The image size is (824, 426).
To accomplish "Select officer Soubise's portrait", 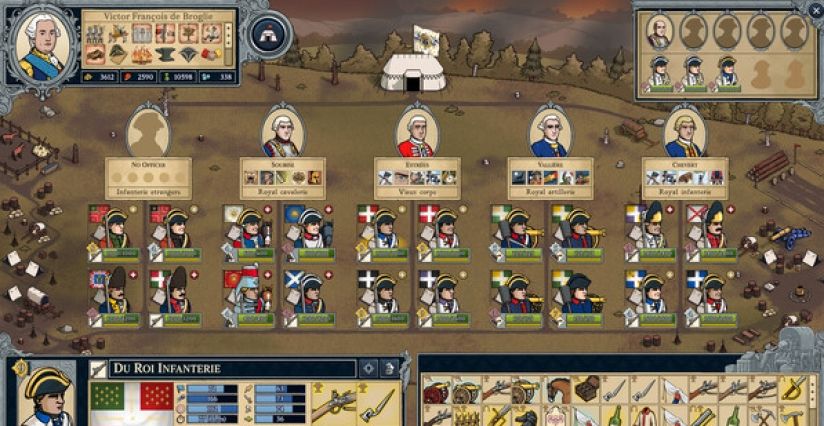I will (281, 133).
